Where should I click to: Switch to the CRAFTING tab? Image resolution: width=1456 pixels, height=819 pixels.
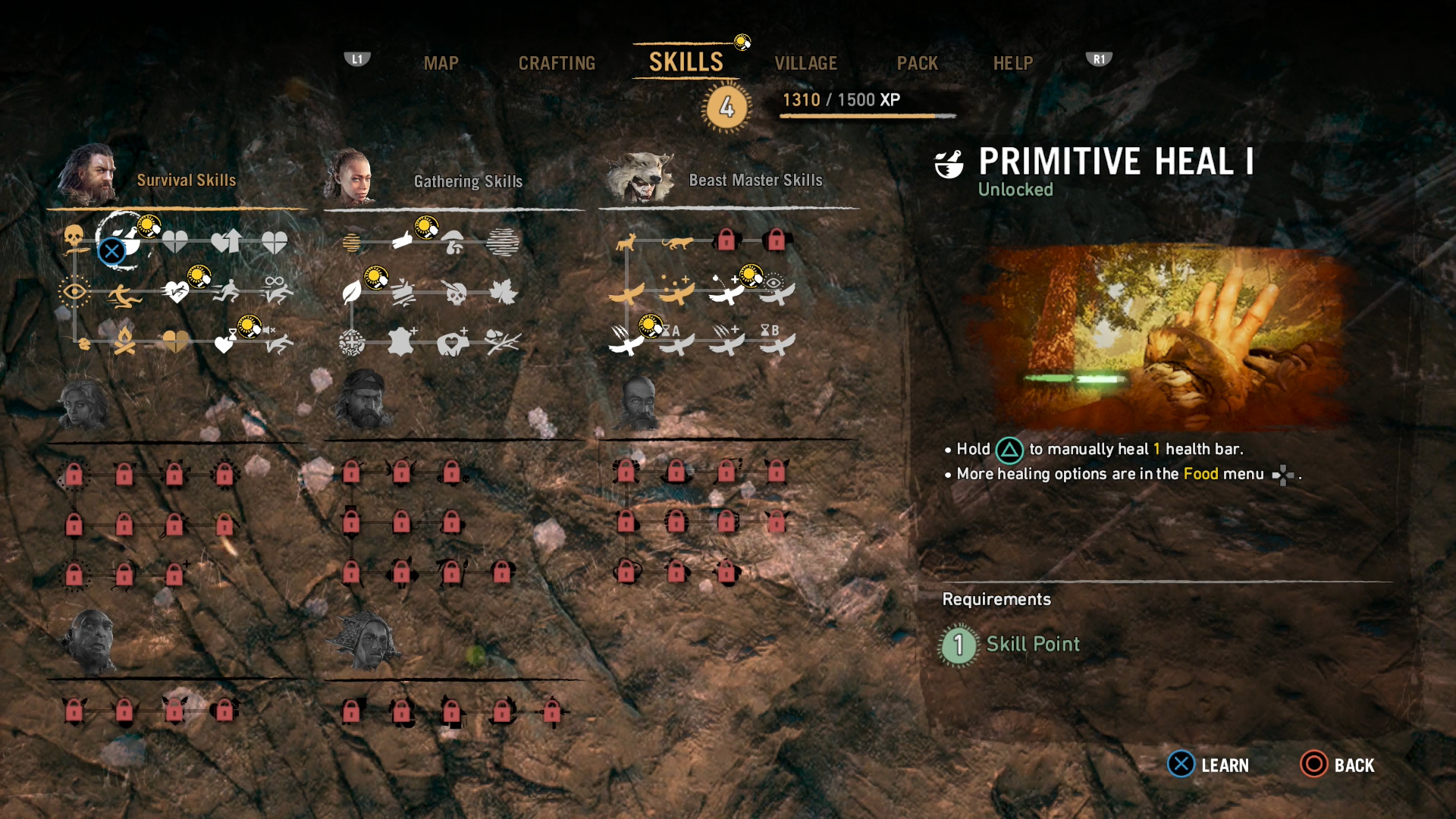[x=557, y=64]
